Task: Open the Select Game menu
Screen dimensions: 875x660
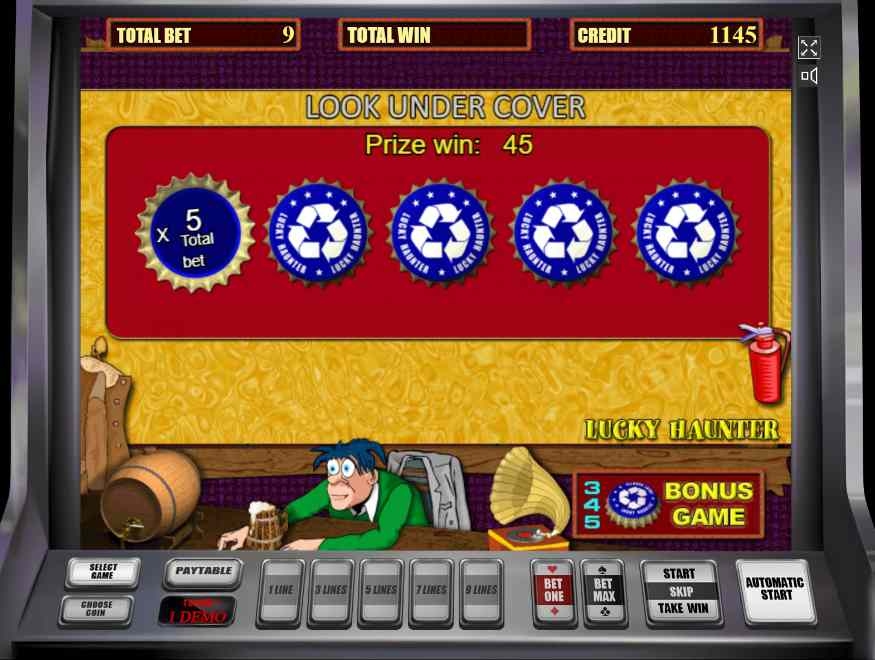Action: click(103, 572)
